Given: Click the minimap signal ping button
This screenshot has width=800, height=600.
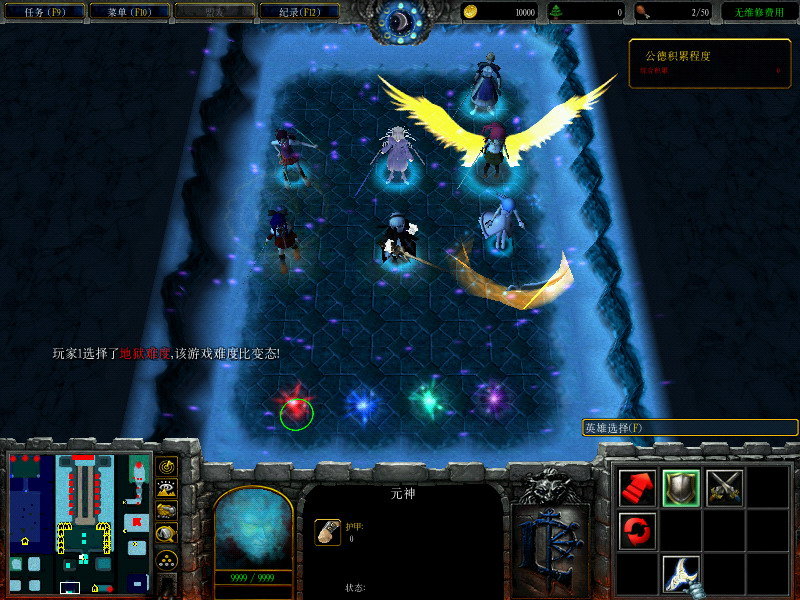Looking at the screenshot, I should coord(168,467).
